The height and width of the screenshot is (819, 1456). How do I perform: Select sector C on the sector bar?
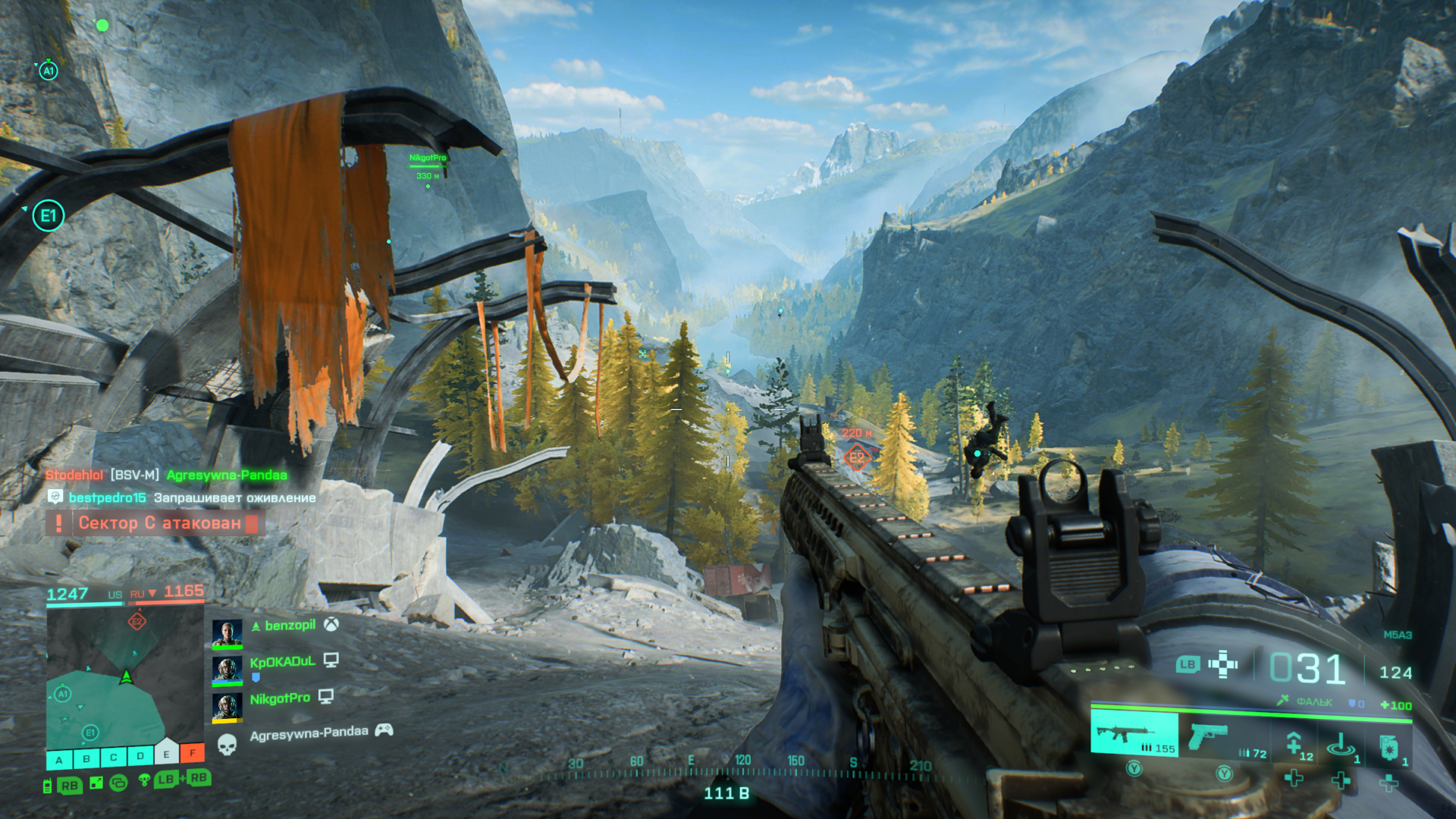pyautogui.click(x=113, y=757)
